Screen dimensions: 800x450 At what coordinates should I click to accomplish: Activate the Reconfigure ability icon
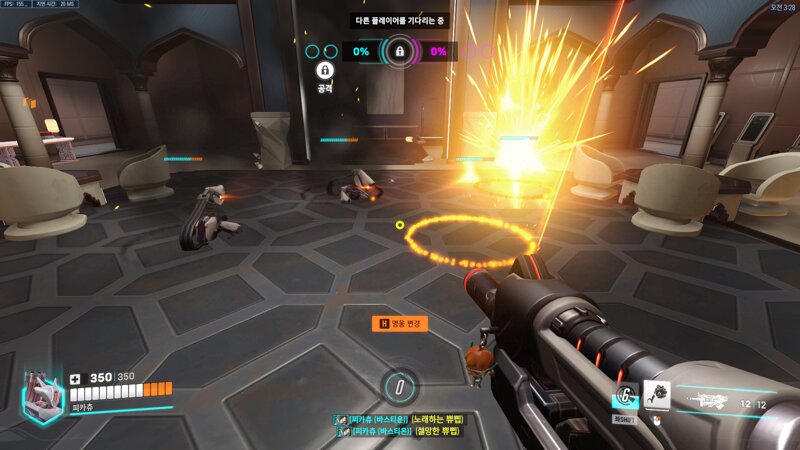625,396
